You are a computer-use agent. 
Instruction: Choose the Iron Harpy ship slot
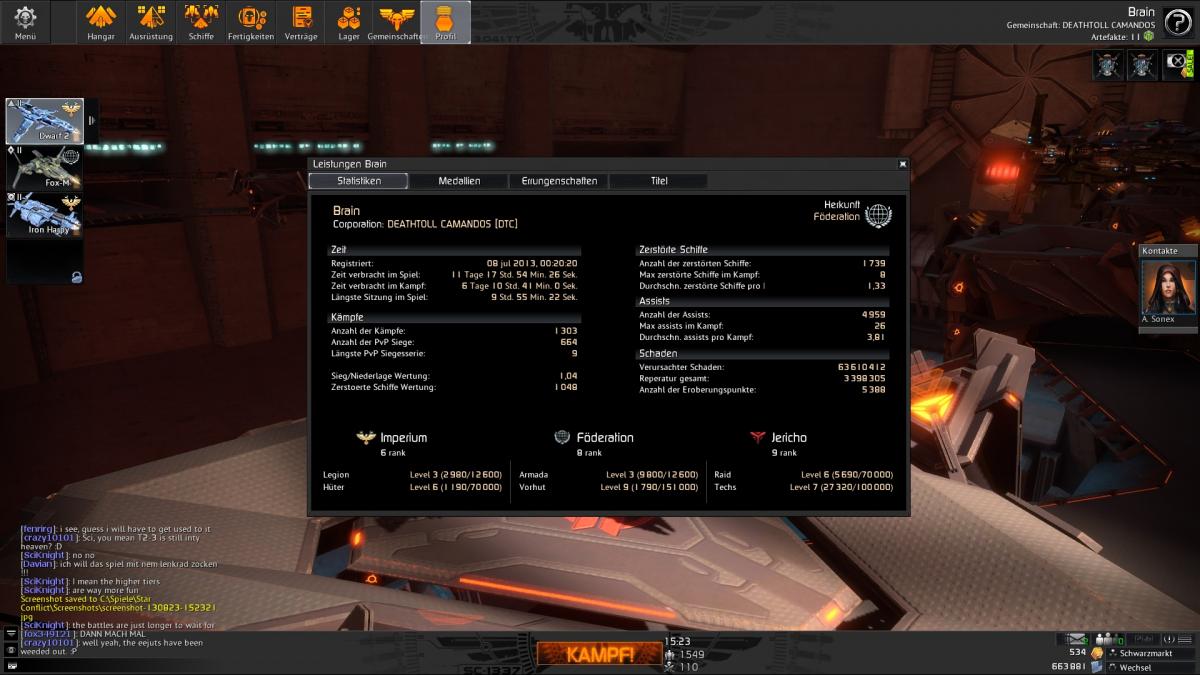tap(45, 215)
